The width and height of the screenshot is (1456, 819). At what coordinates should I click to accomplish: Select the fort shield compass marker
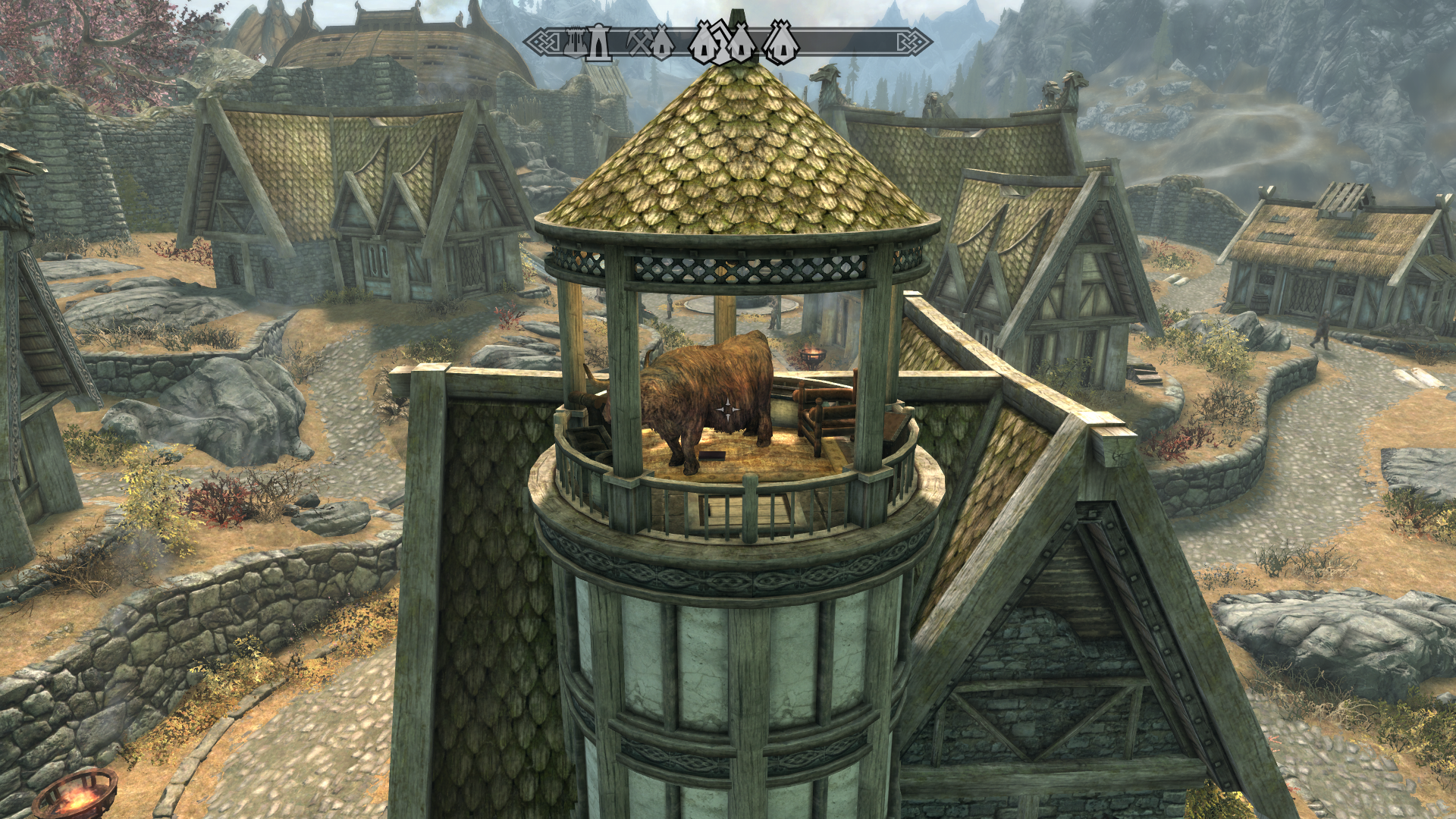point(574,43)
